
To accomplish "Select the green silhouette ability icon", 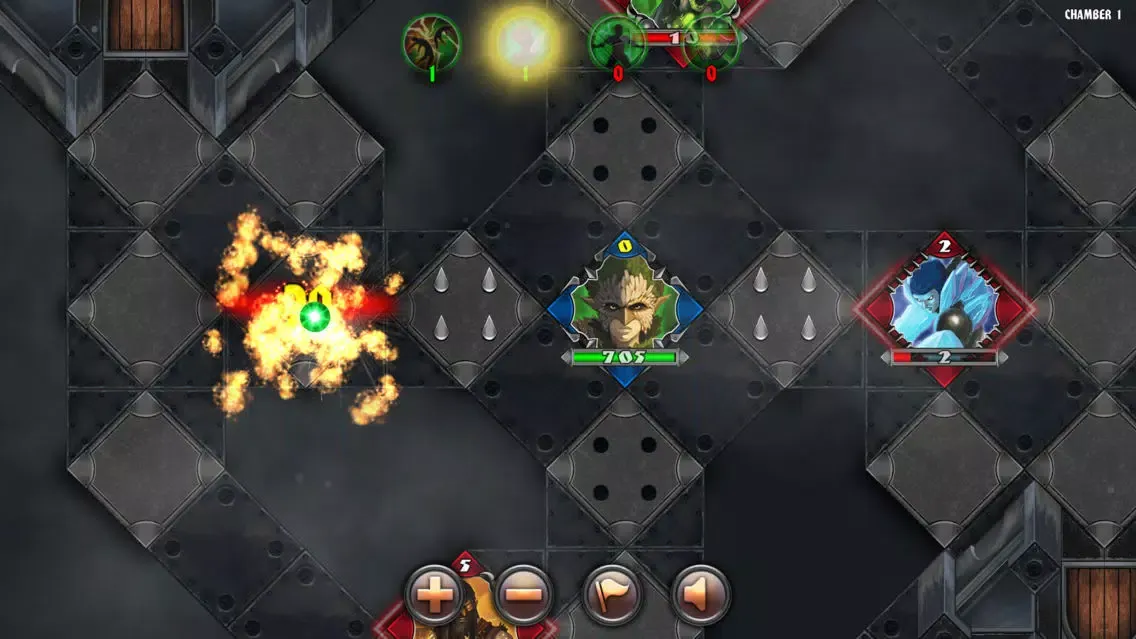I will coord(617,42).
